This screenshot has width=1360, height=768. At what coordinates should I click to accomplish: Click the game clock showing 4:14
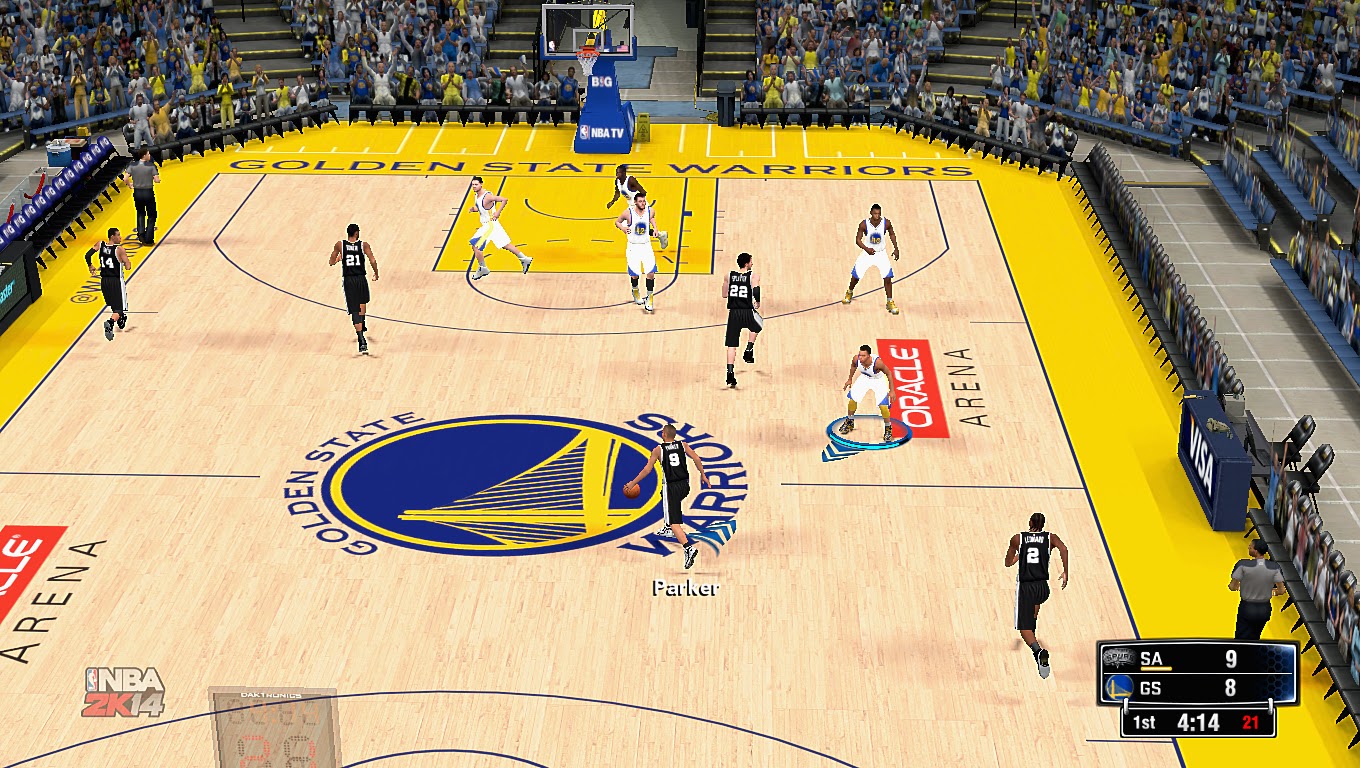[x=1198, y=720]
